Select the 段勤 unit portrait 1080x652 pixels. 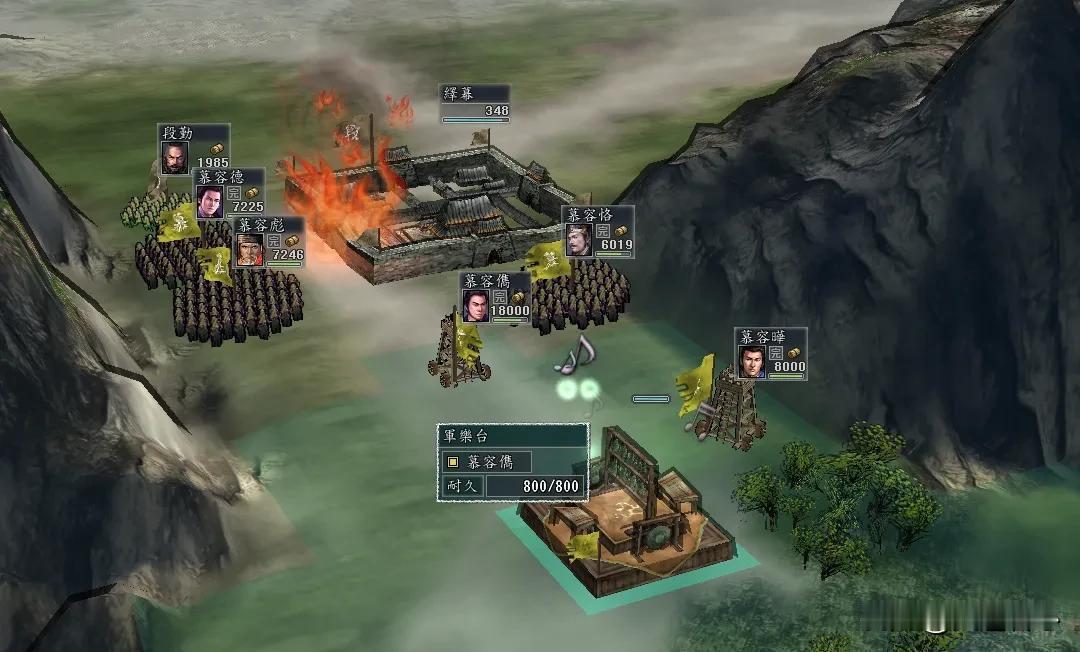coord(174,158)
